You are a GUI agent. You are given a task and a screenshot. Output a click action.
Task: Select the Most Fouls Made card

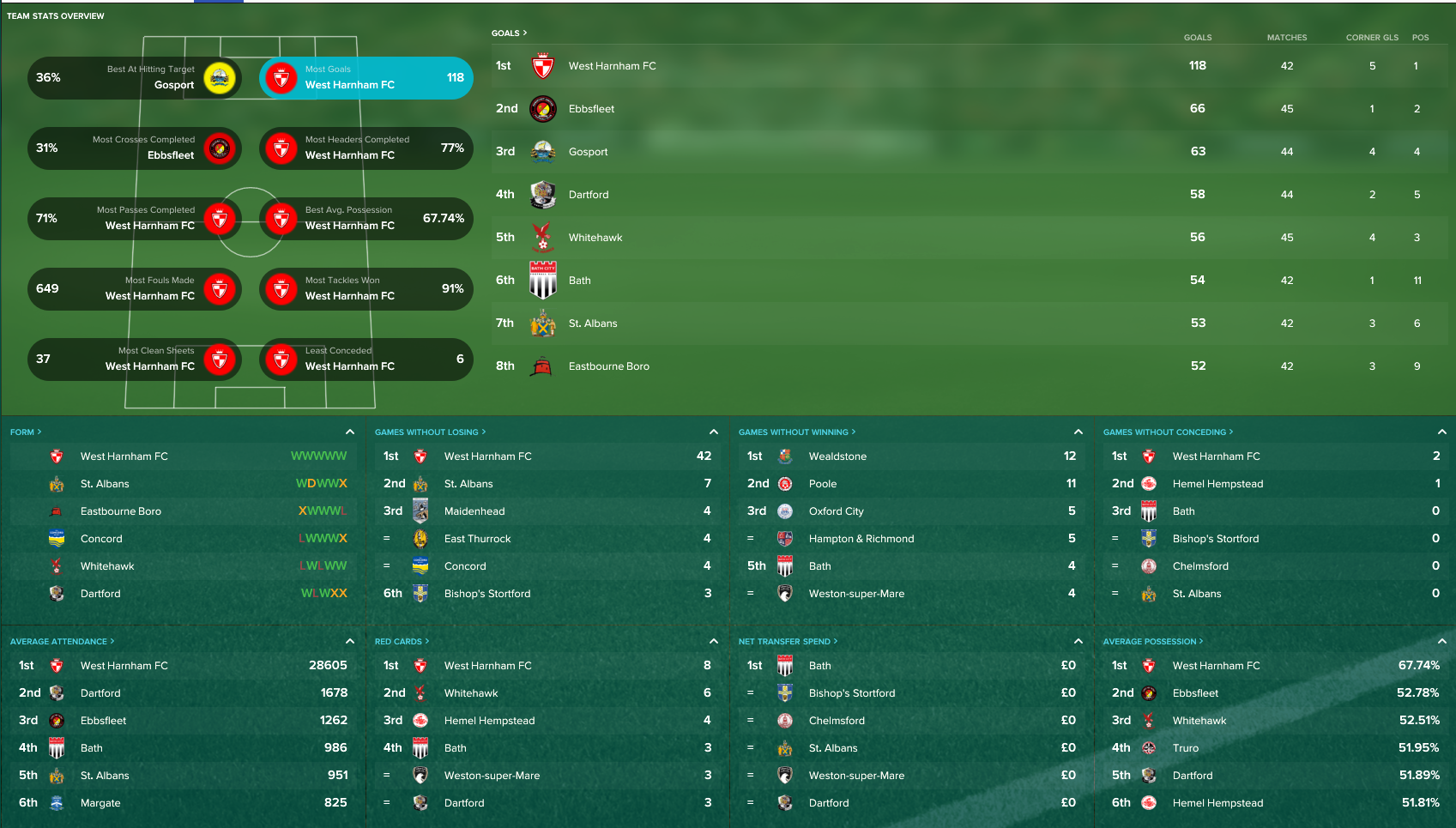pos(134,289)
